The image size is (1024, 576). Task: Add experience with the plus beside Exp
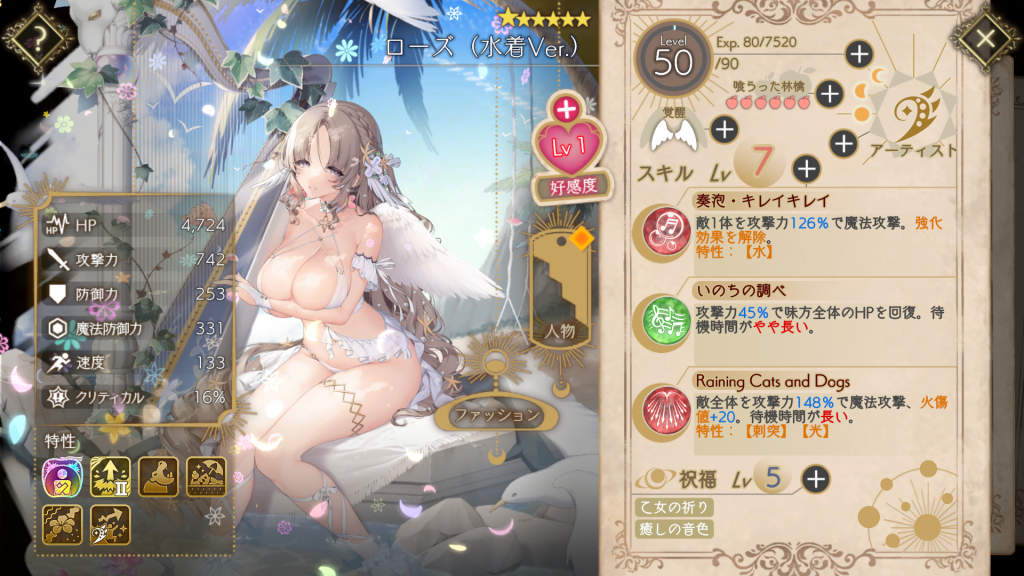coord(858,53)
